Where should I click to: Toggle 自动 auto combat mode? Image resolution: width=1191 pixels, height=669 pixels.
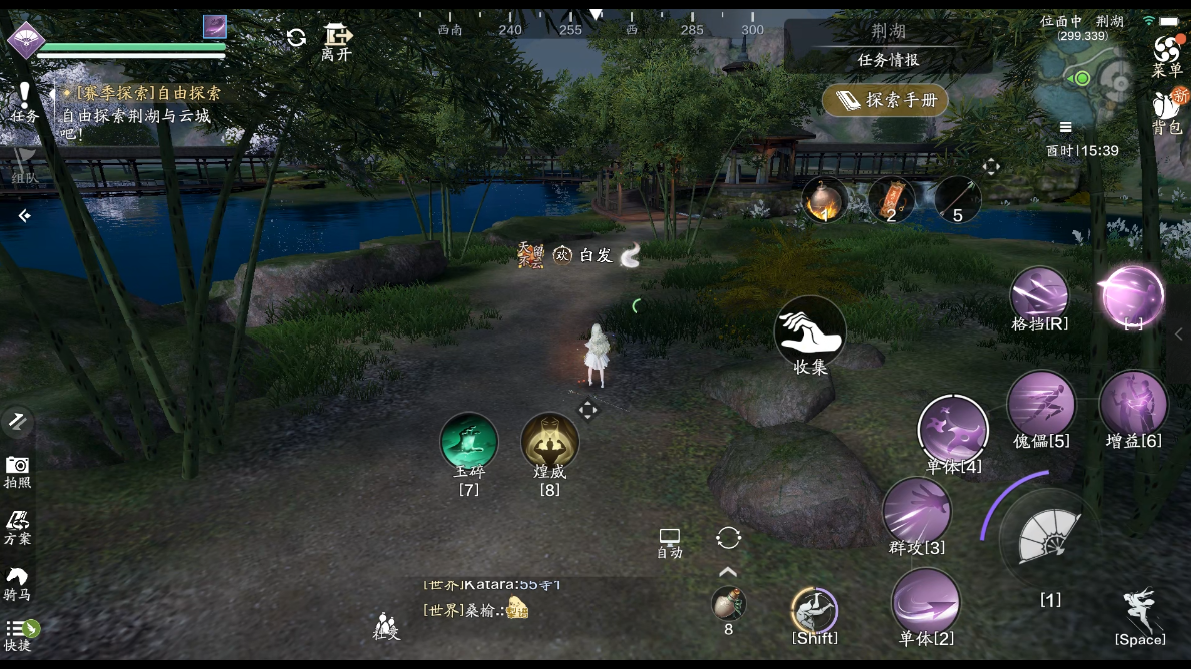669,543
